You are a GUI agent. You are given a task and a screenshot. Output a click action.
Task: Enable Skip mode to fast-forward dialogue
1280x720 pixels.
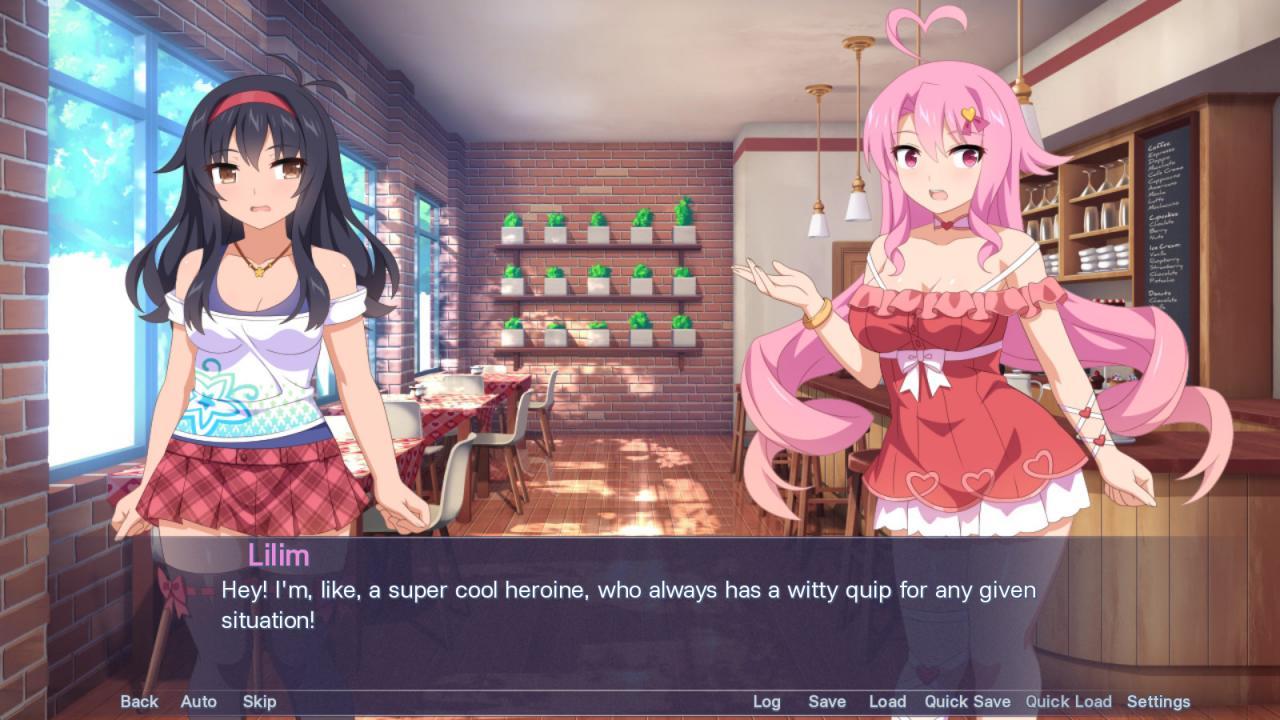click(x=258, y=701)
